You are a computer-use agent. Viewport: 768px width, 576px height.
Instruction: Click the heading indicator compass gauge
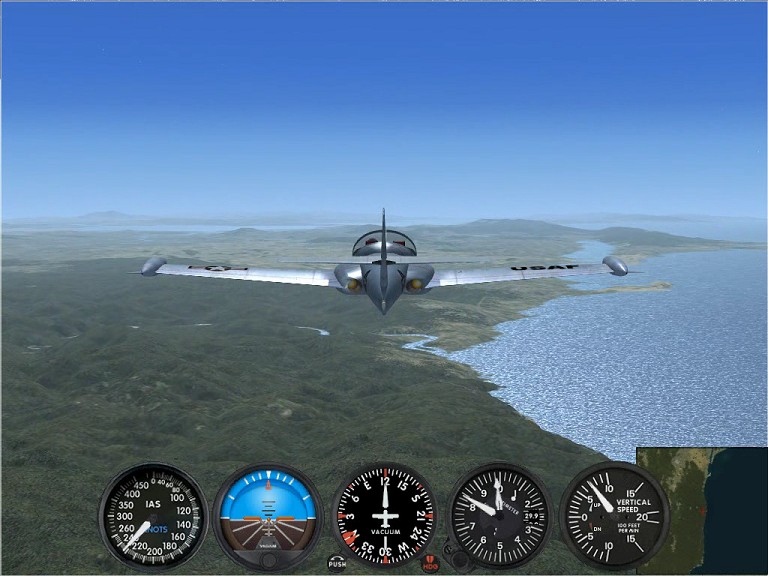pyautogui.click(x=384, y=513)
